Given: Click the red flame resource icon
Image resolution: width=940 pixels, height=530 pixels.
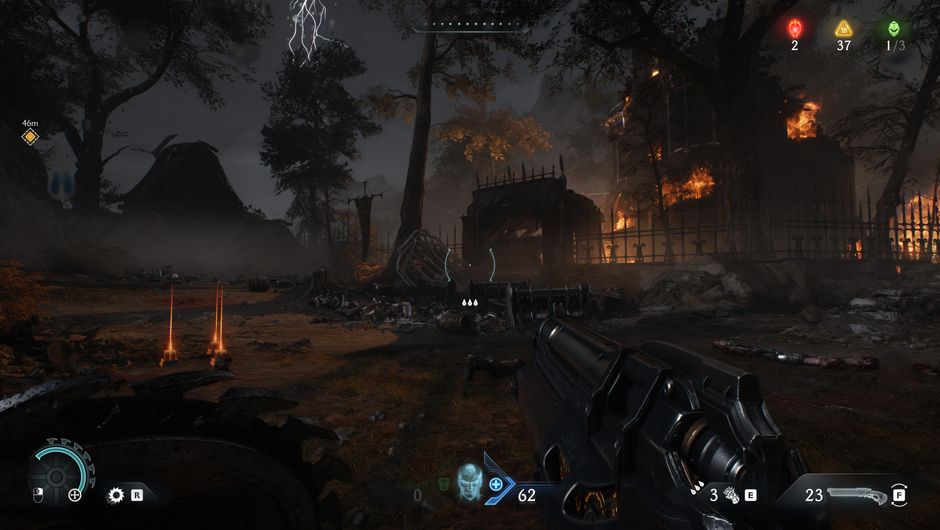Looking at the screenshot, I should coord(795,28).
